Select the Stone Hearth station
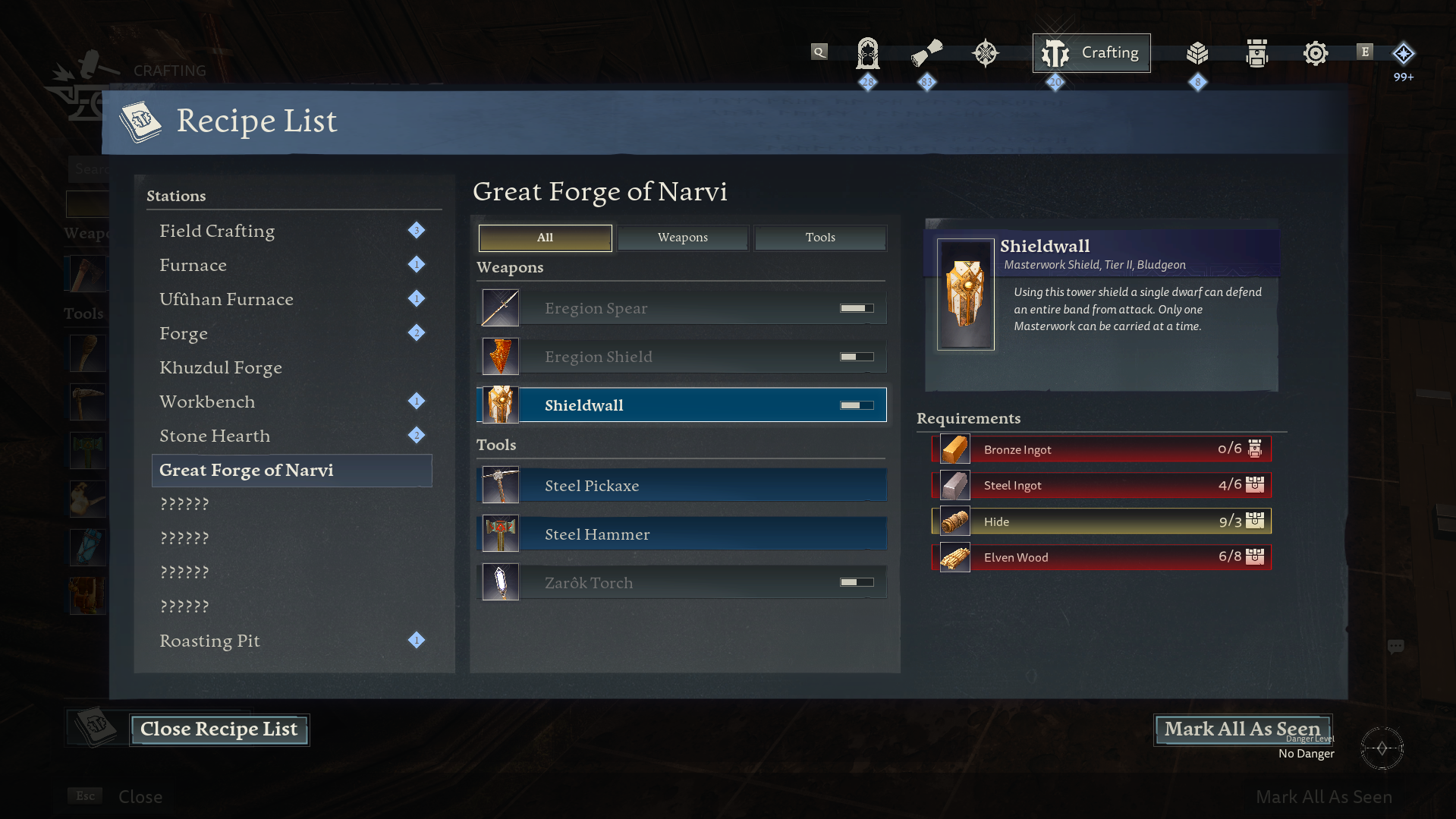 pyautogui.click(x=215, y=435)
